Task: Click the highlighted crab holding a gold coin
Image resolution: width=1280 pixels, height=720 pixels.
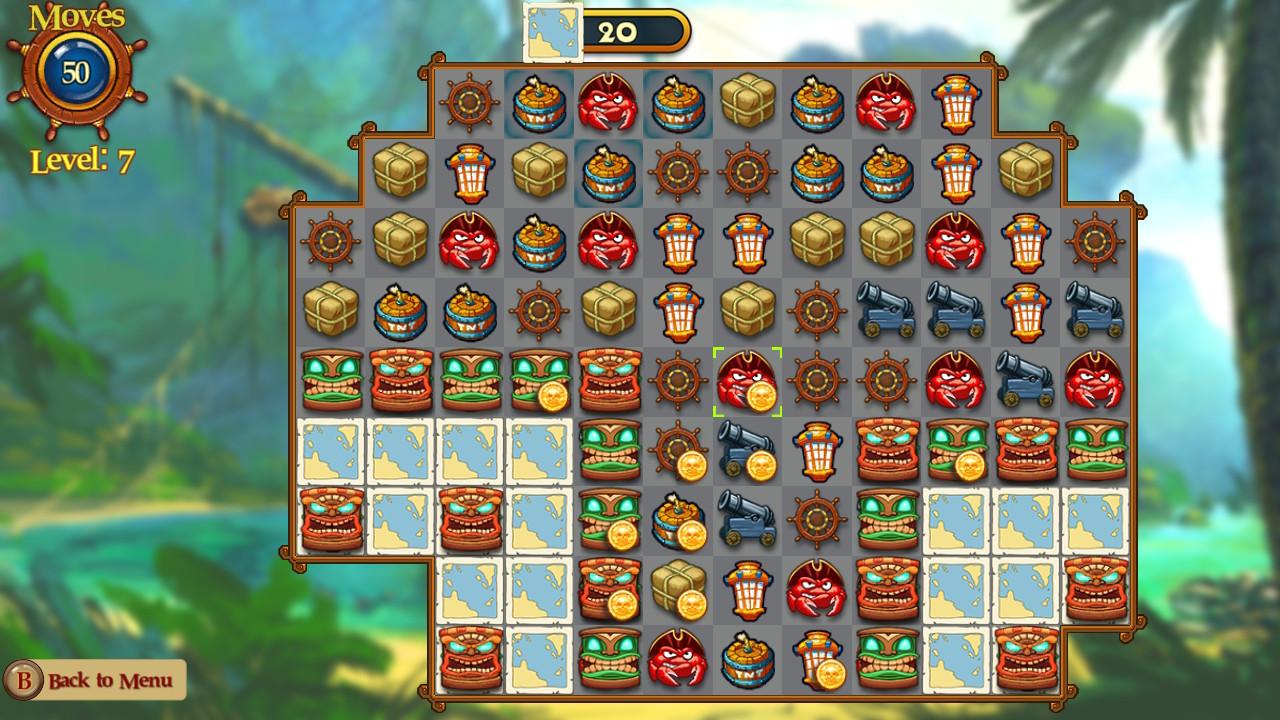Action: coord(747,381)
